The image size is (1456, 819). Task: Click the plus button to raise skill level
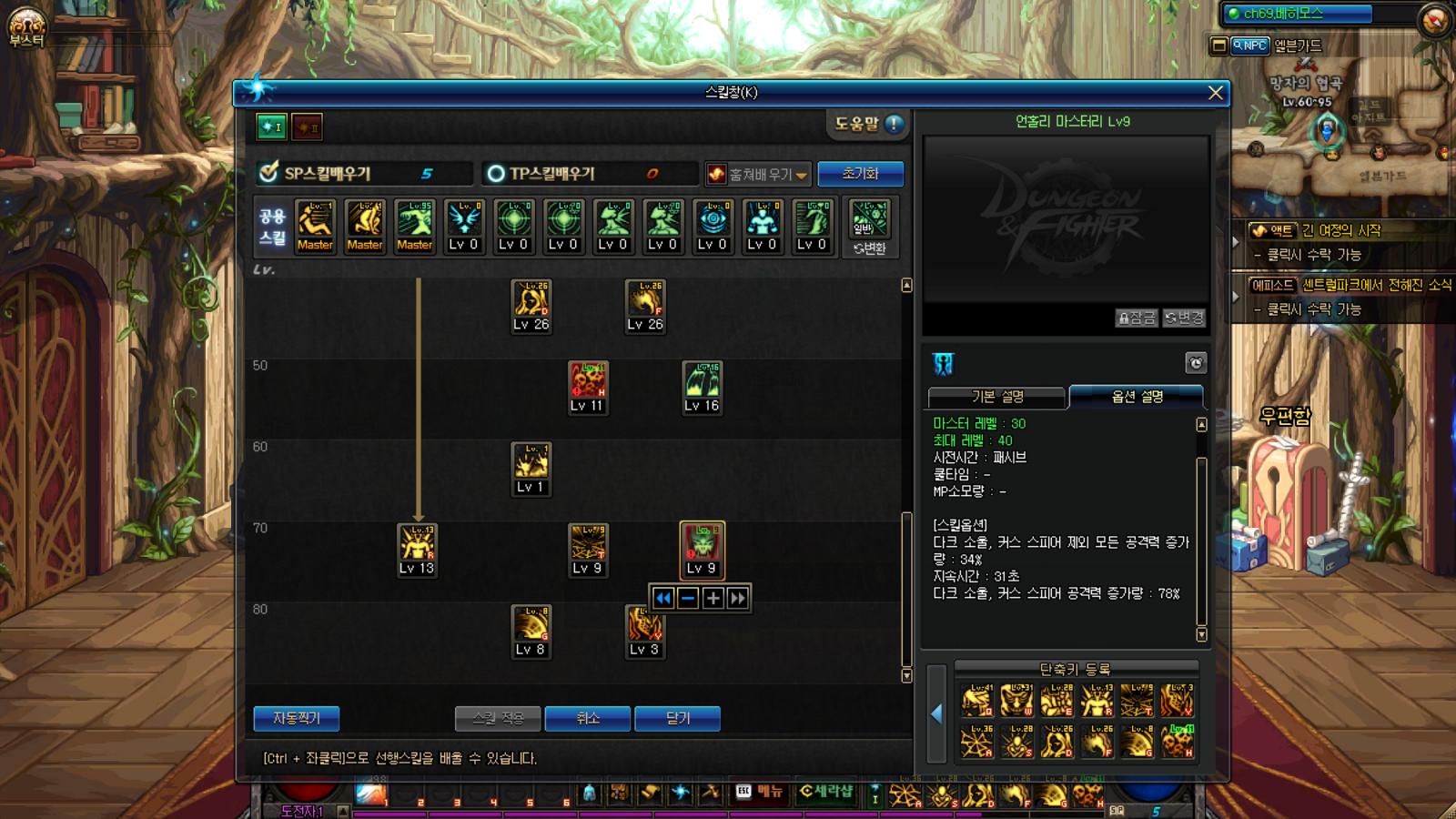pyautogui.click(x=713, y=599)
